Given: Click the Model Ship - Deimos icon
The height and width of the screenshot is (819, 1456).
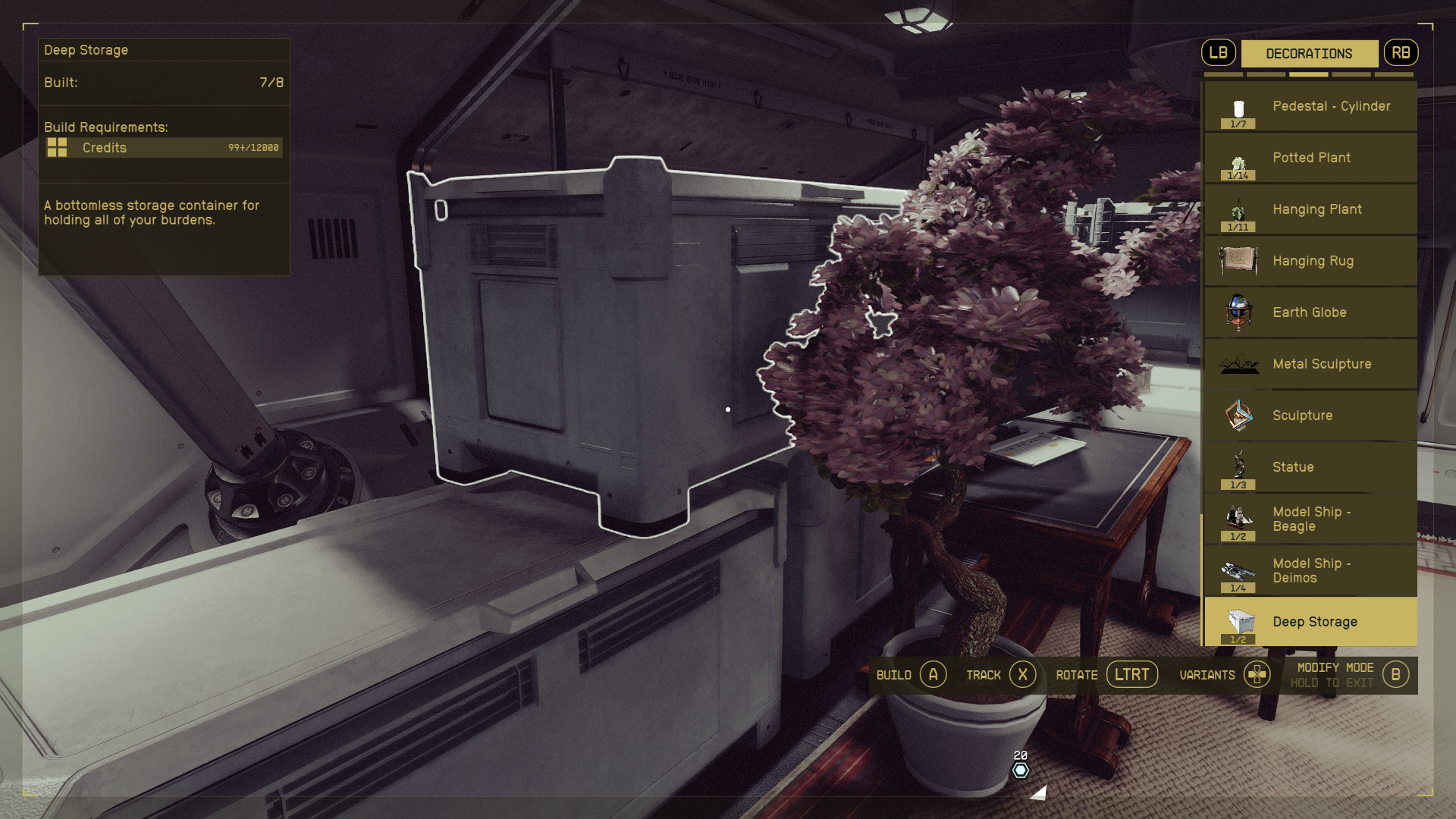Looking at the screenshot, I should click(x=1239, y=570).
